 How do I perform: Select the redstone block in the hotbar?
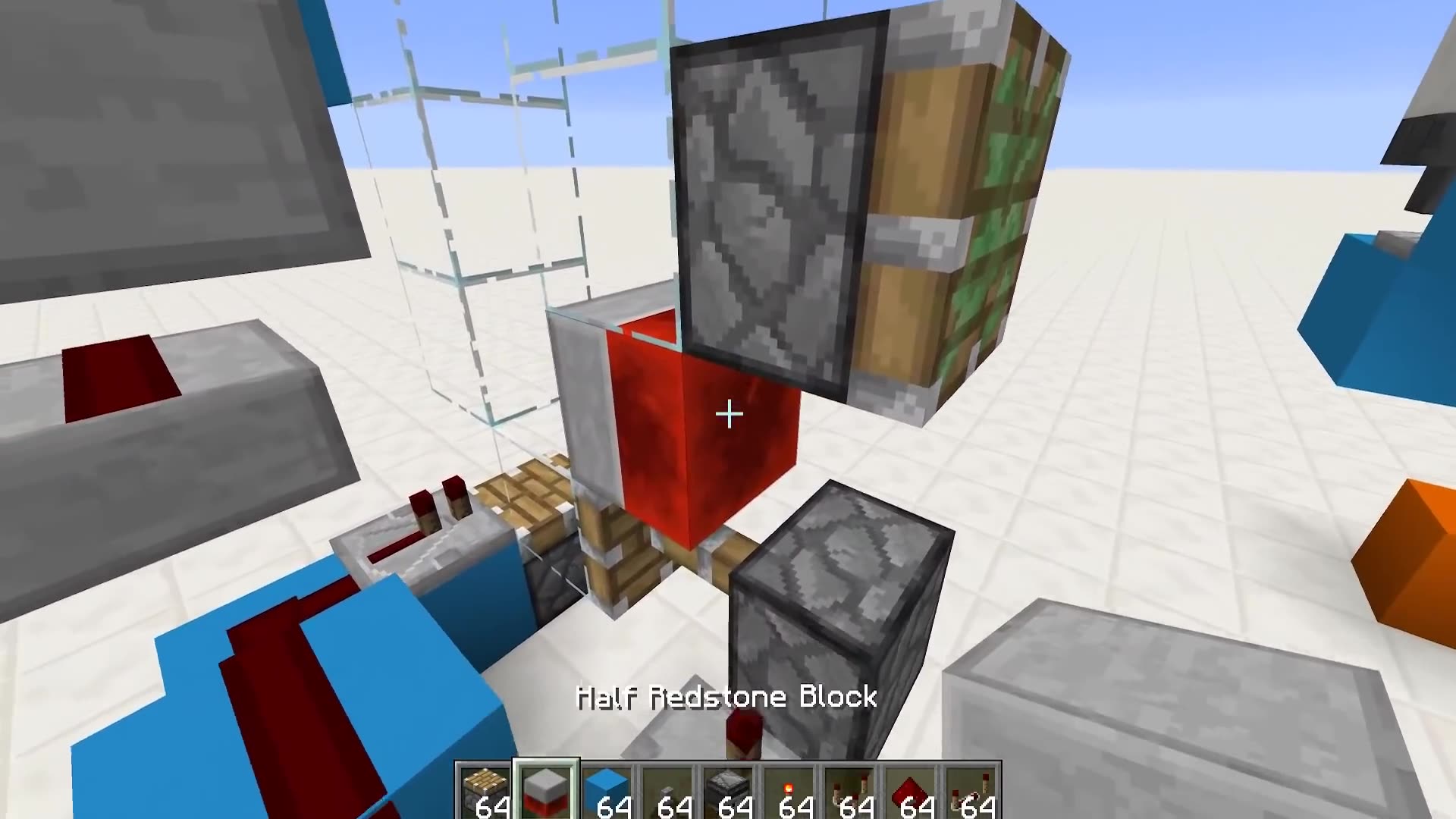(916, 790)
